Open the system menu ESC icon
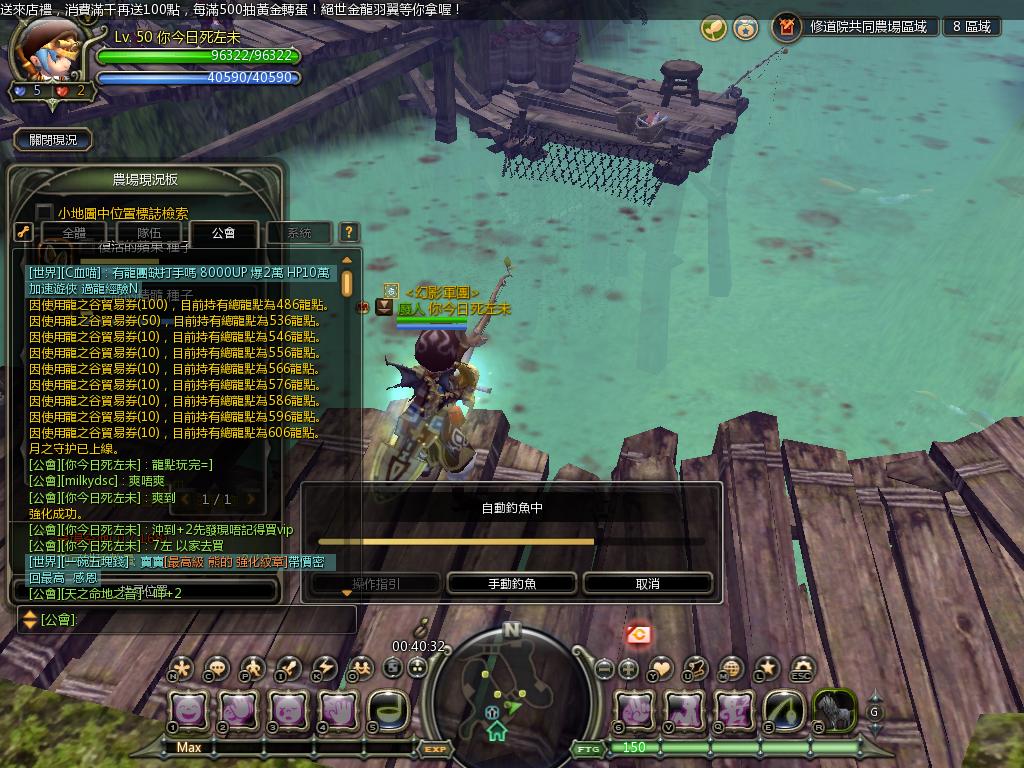This screenshot has height=768, width=1024. 802,668
